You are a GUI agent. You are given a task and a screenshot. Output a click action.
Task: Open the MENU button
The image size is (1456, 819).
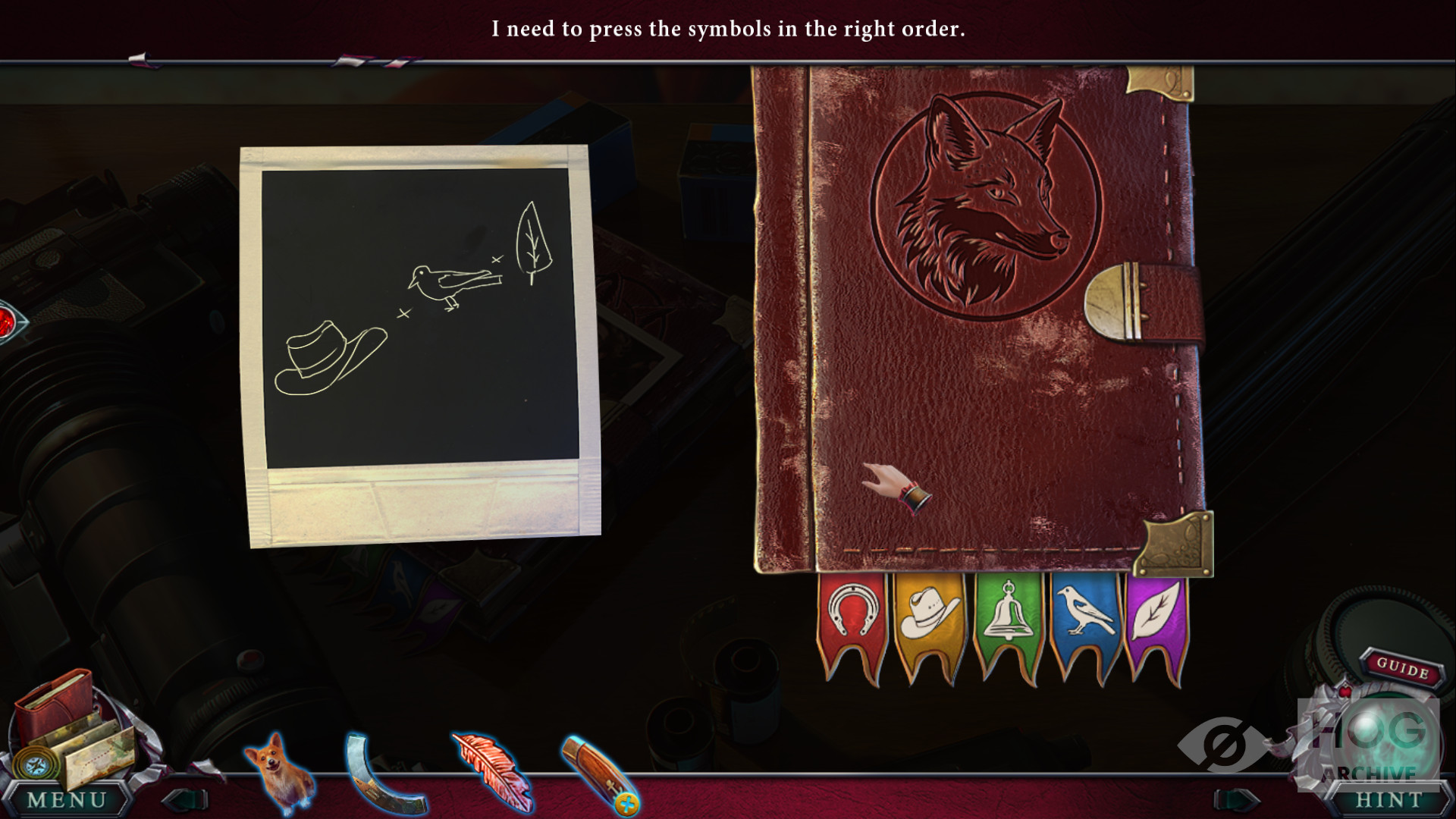point(67,799)
